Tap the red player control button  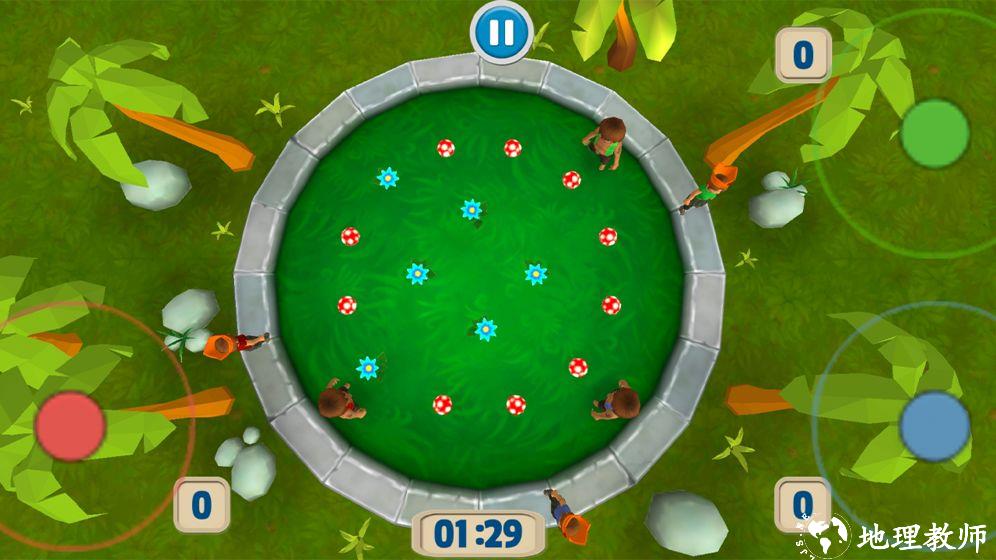coord(70,426)
